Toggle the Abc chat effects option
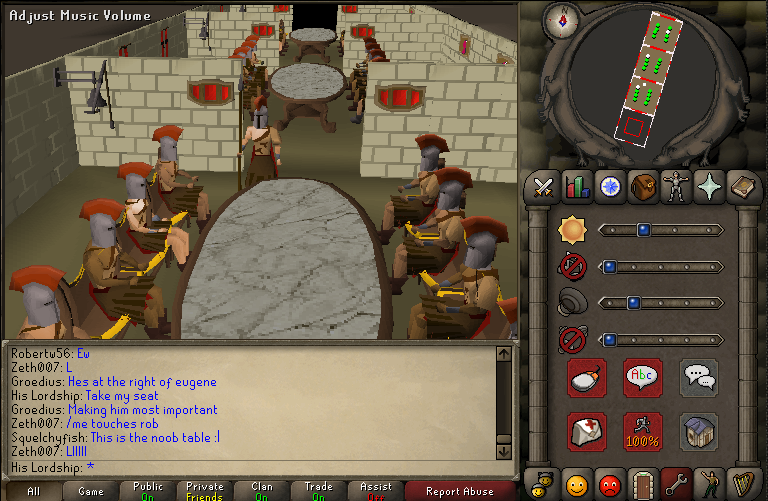The width and height of the screenshot is (768, 501). point(643,378)
